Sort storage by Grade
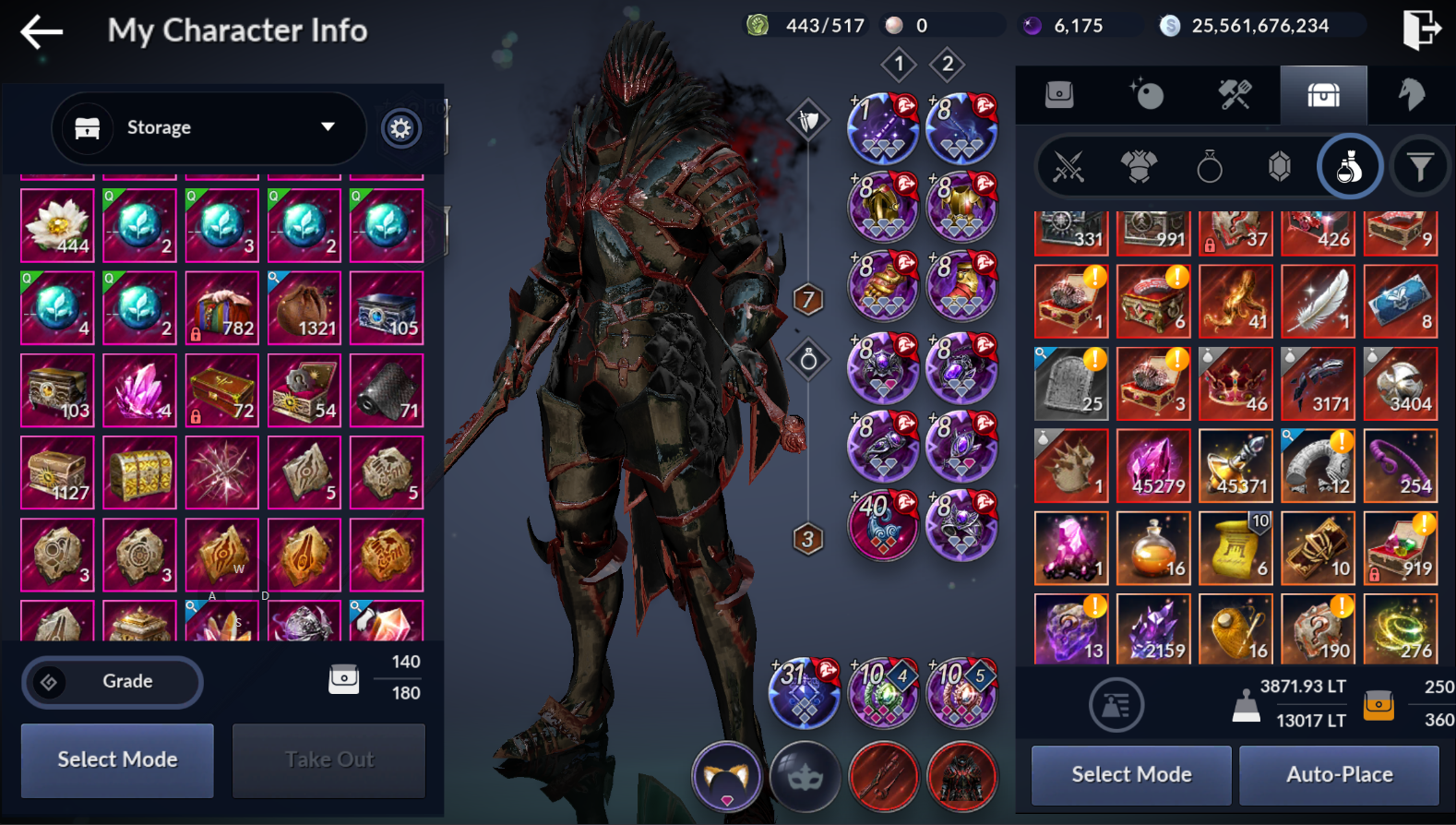This screenshot has width=1456, height=825. click(112, 682)
